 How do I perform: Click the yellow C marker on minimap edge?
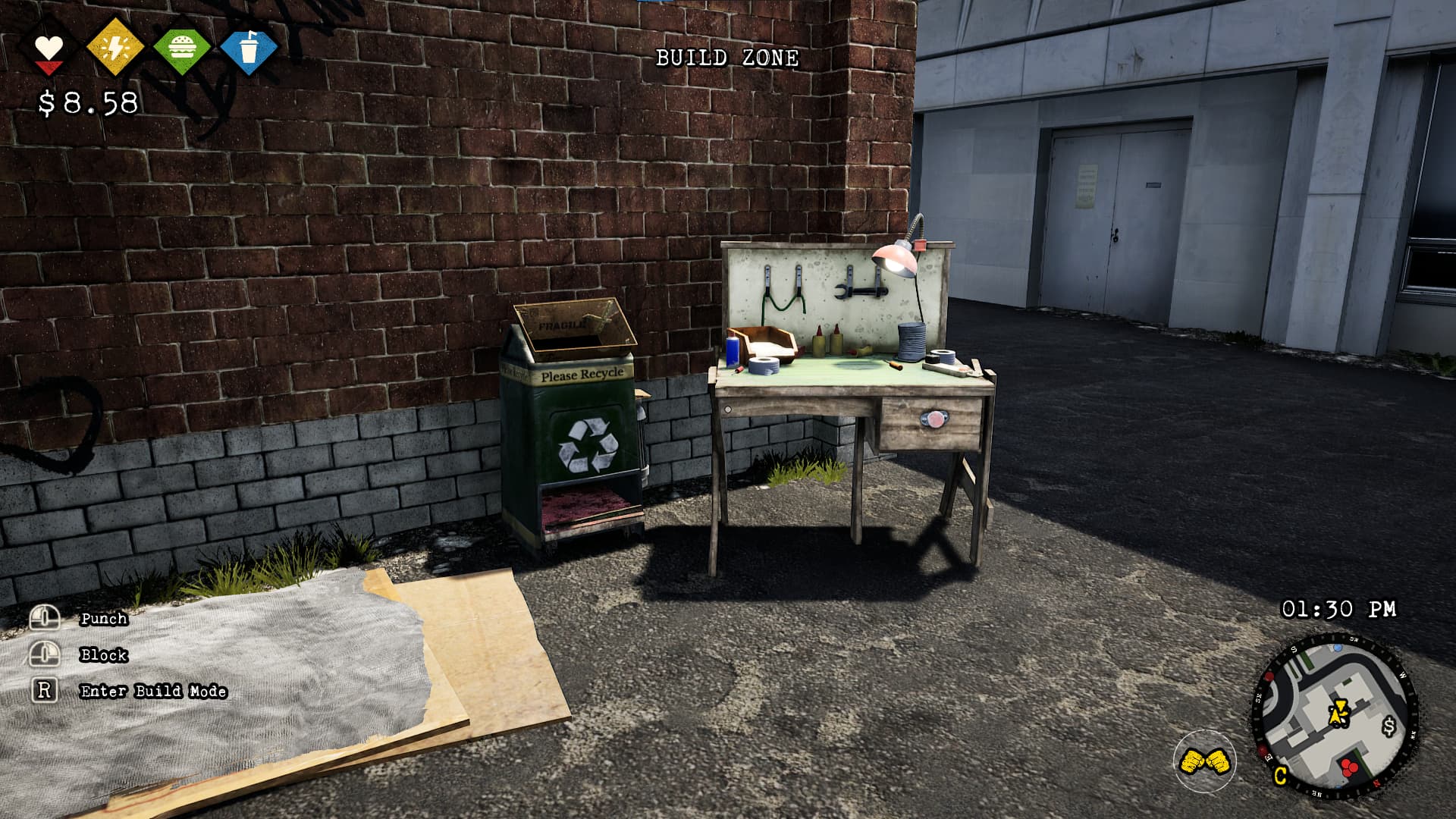[x=1280, y=776]
